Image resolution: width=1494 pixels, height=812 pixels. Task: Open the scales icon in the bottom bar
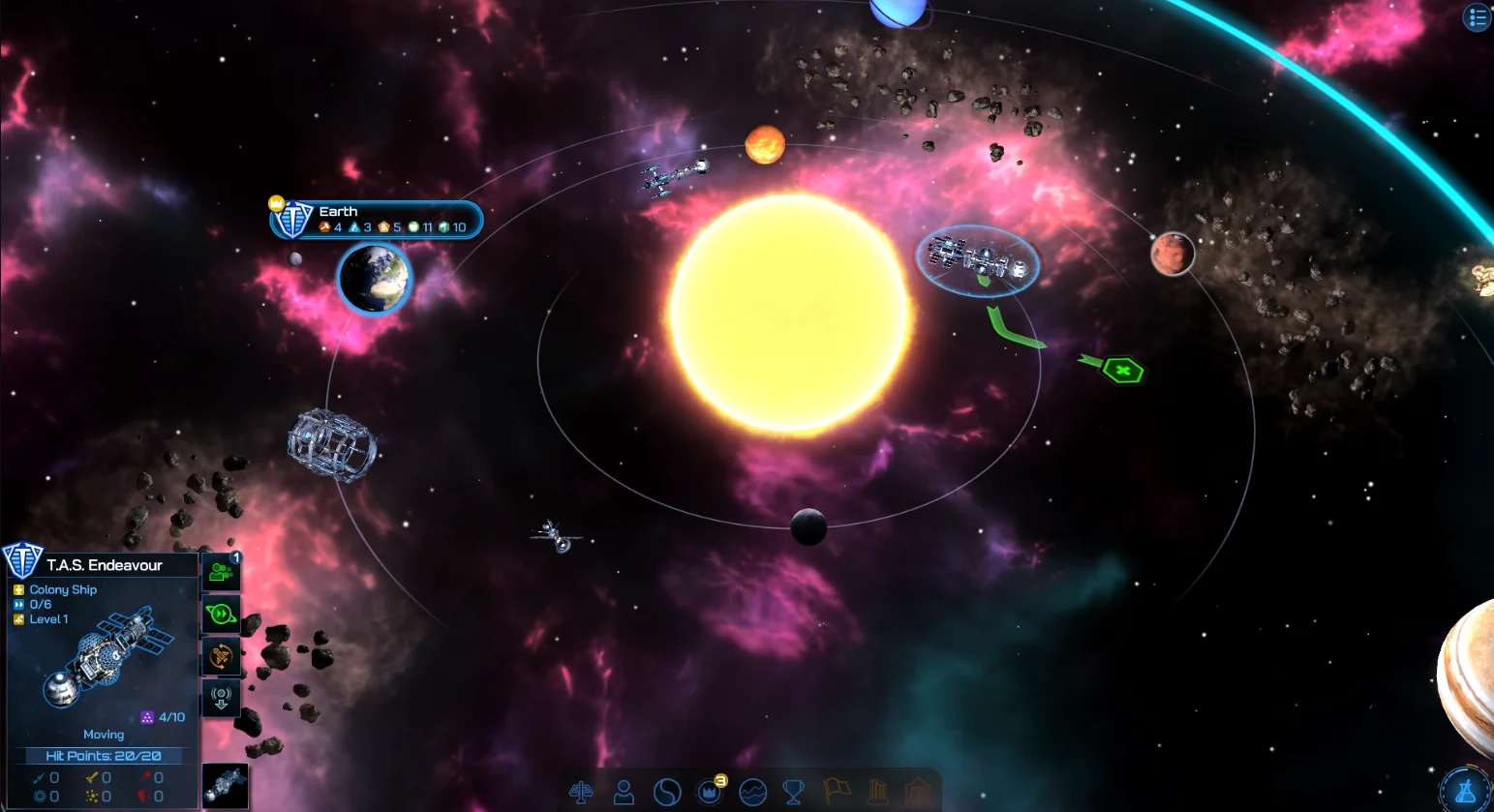581,793
